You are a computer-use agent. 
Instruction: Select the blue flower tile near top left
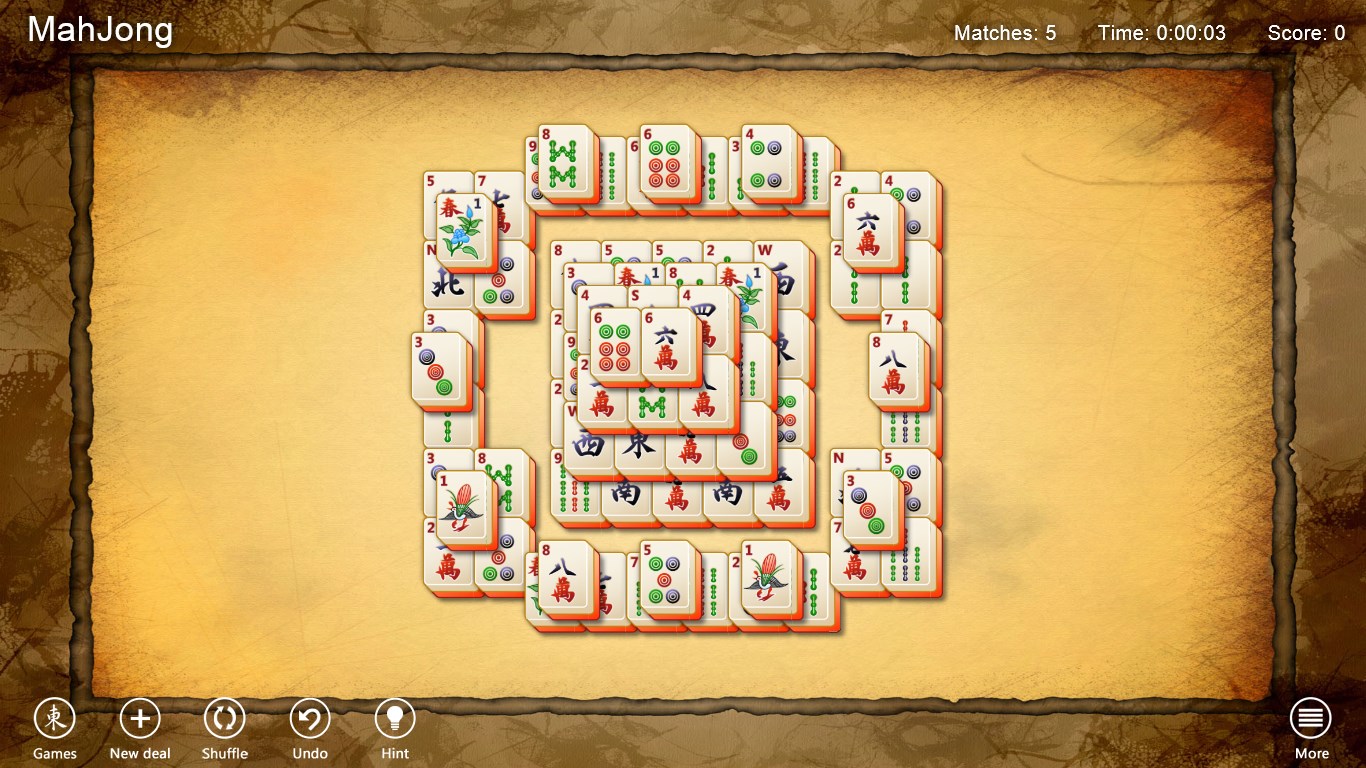point(465,225)
